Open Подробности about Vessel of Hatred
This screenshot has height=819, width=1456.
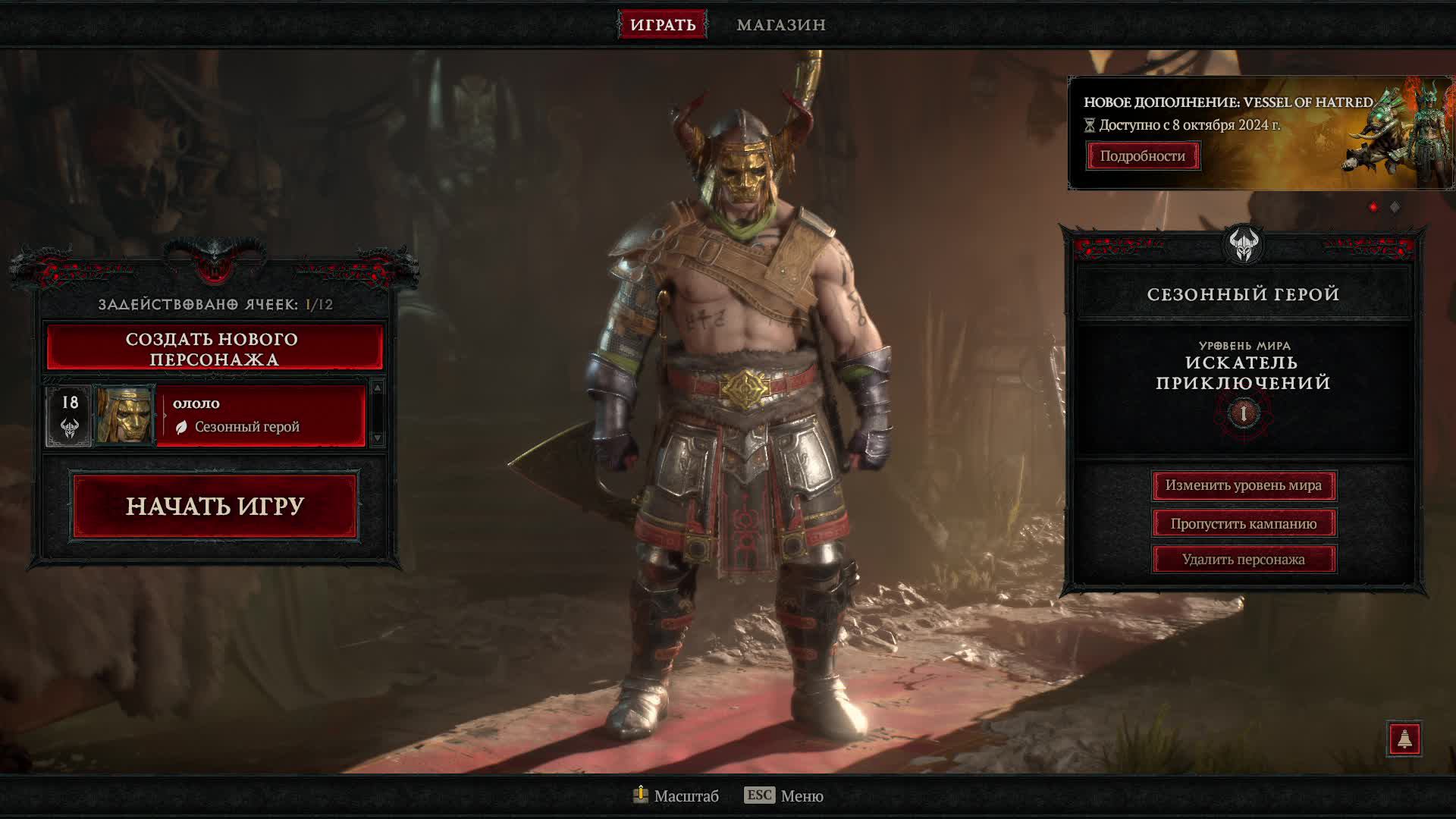(x=1142, y=155)
